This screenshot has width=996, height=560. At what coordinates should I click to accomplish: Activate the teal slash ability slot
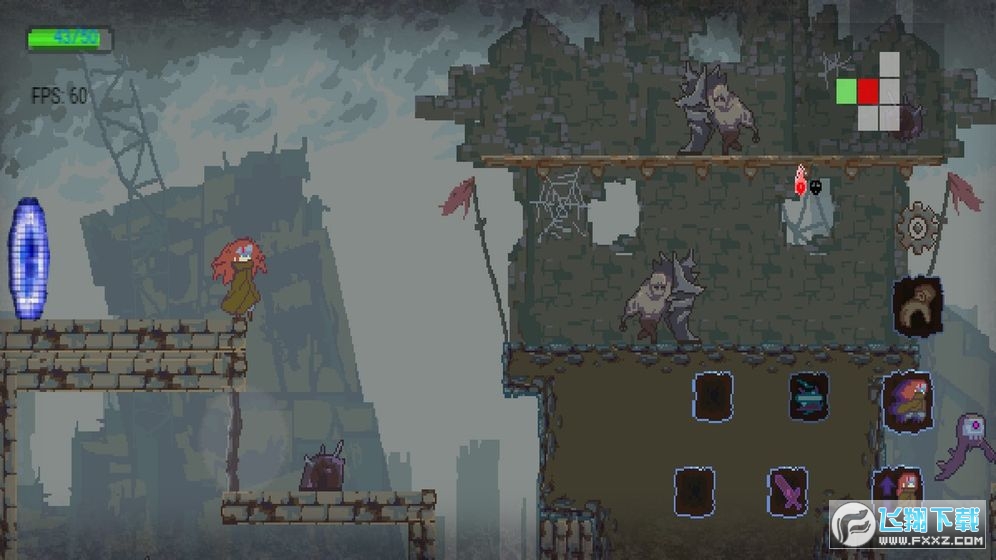[x=808, y=397]
